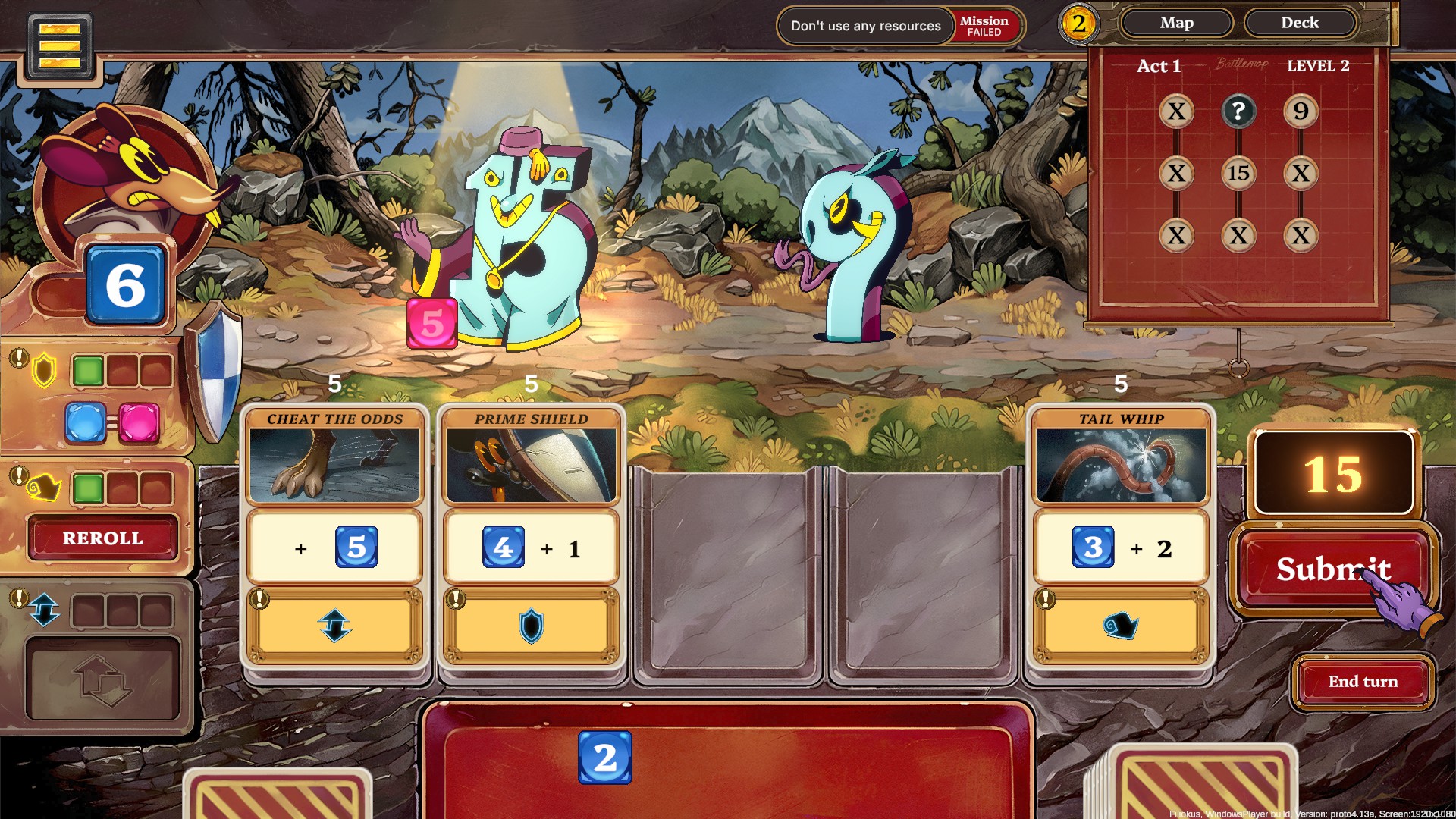Click the gold coin counter
The height and width of the screenshot is (819, 1456).
[x=1078, y=24]
